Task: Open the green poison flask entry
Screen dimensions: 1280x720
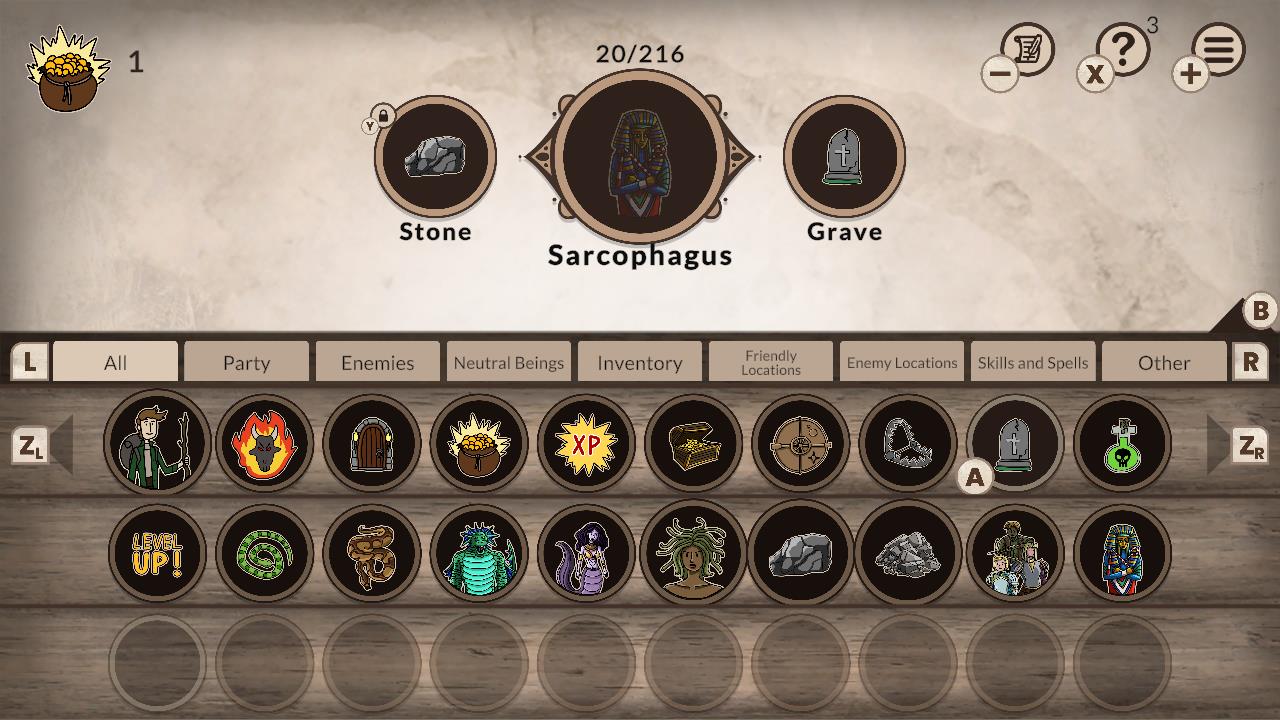Action: click(1123, 443)
